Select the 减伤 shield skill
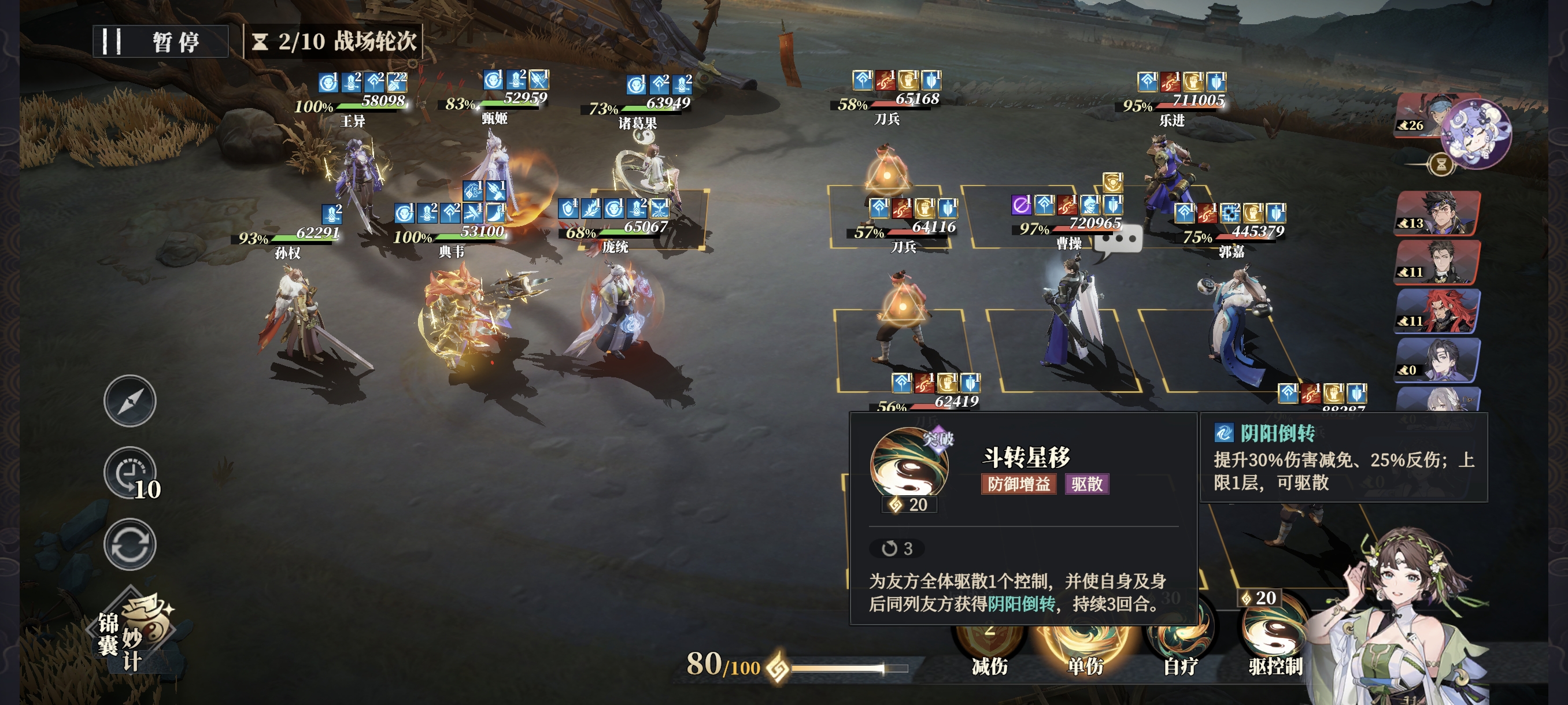The width and height of the screenshot is (1568, 705). pyautogui.click(x=989, y=644)
